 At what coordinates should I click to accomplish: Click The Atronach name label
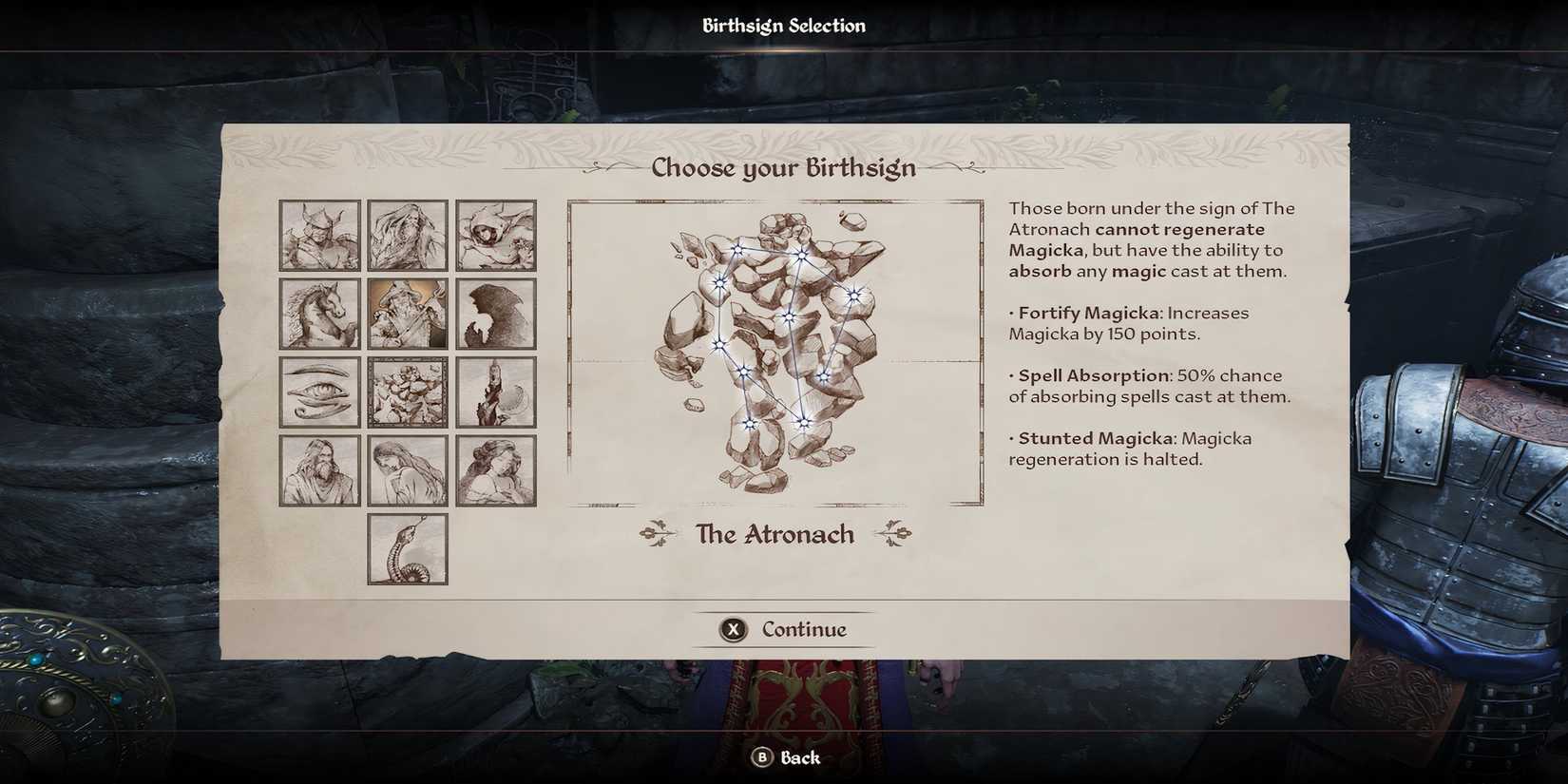coord(774,534)
